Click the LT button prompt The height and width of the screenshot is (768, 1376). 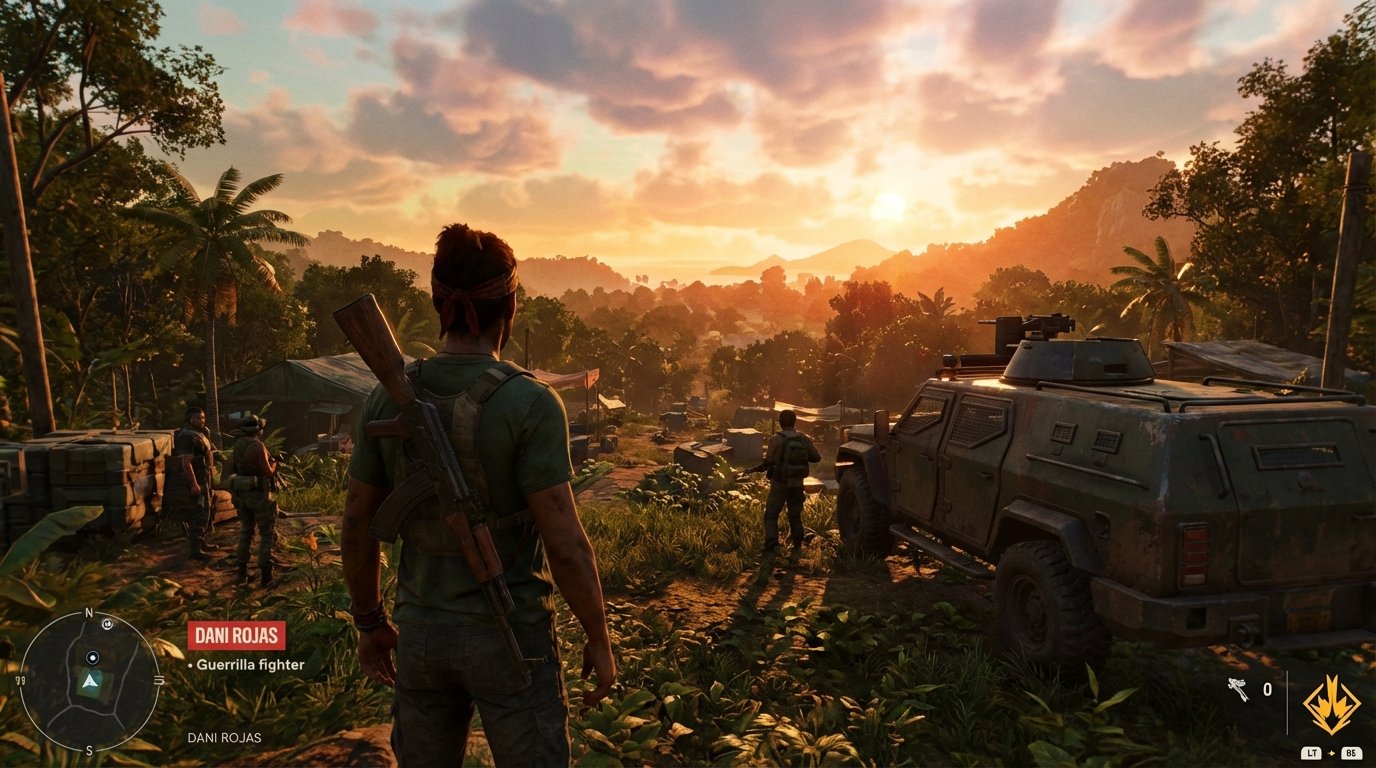pyautogui.click(x=1312, y=753)
